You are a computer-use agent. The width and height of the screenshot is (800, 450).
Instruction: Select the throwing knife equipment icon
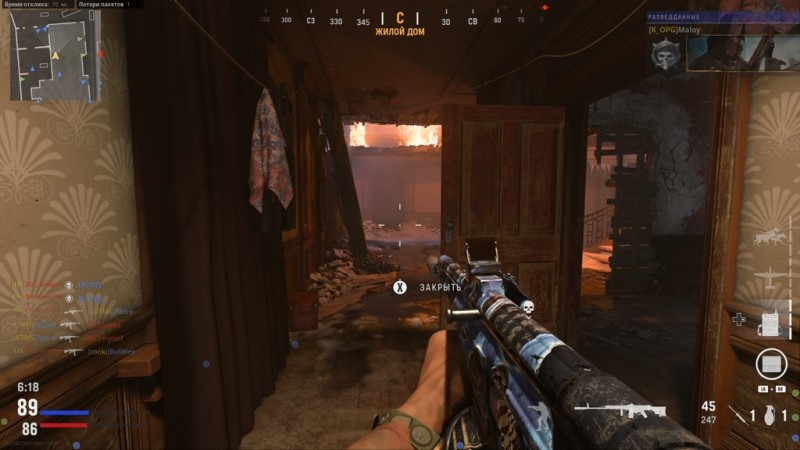pos(739,415)
